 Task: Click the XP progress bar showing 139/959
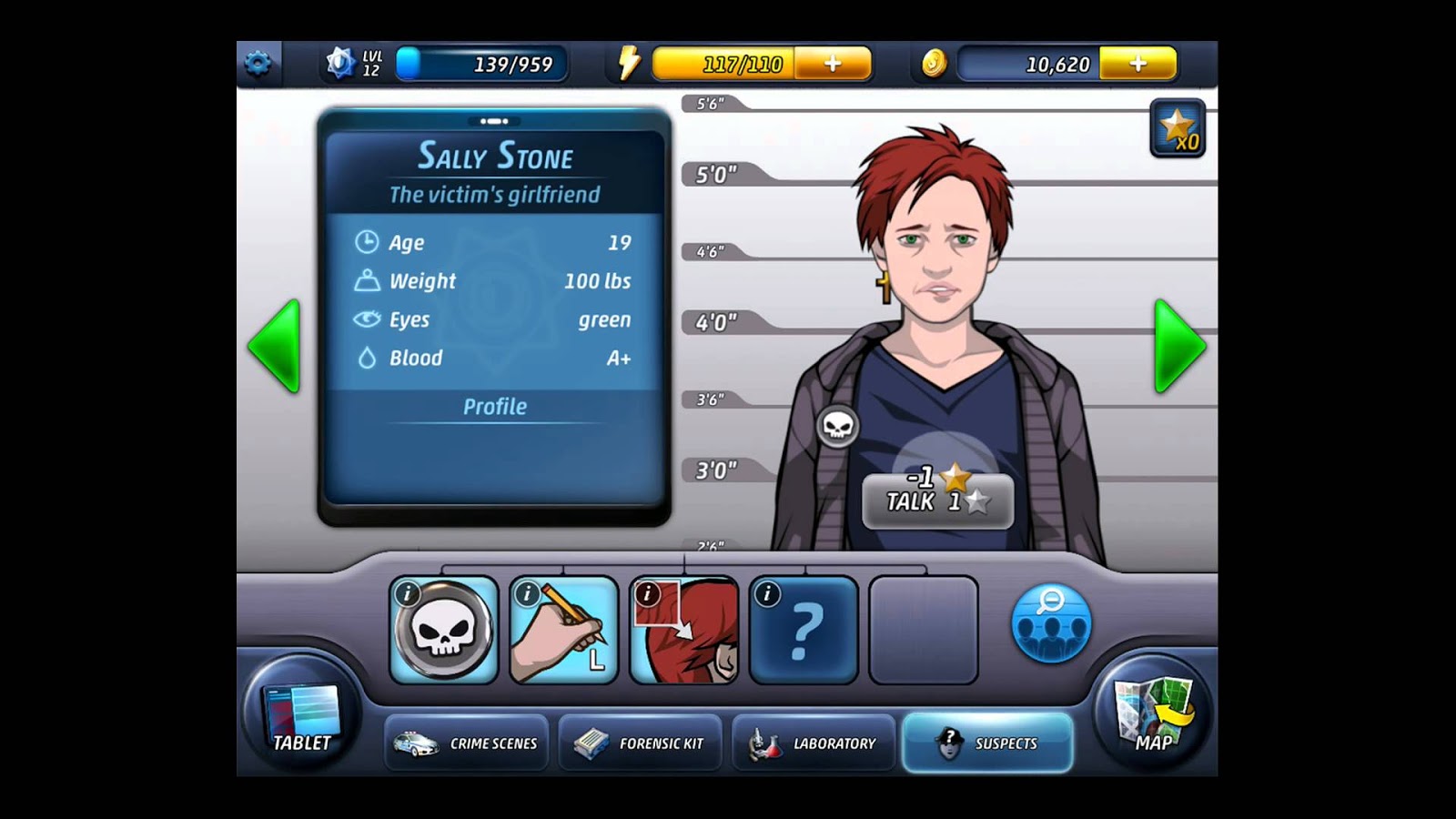pyautogui.click(x=482, y=61)
